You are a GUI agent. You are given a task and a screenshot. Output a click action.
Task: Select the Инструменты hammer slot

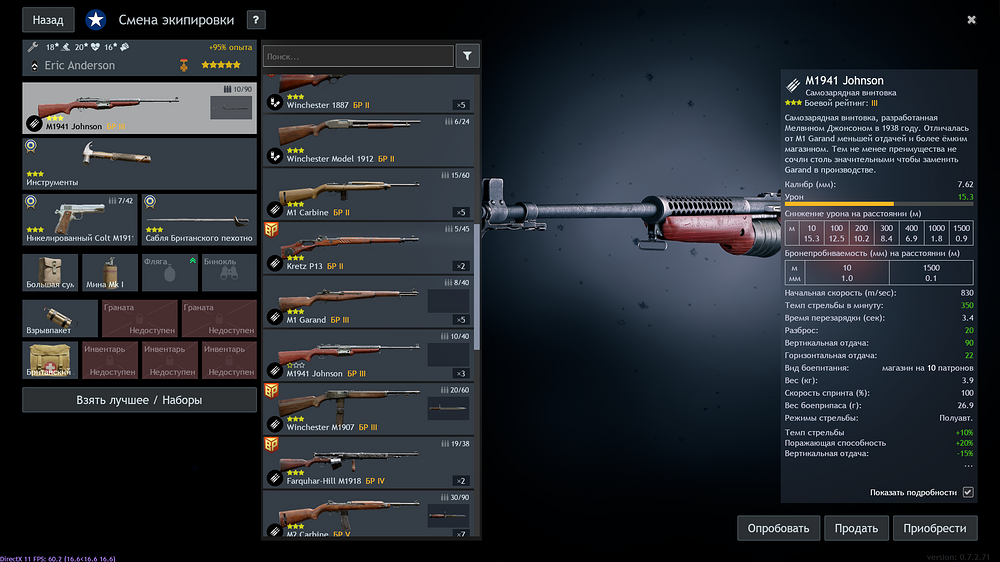click(139, 164)
